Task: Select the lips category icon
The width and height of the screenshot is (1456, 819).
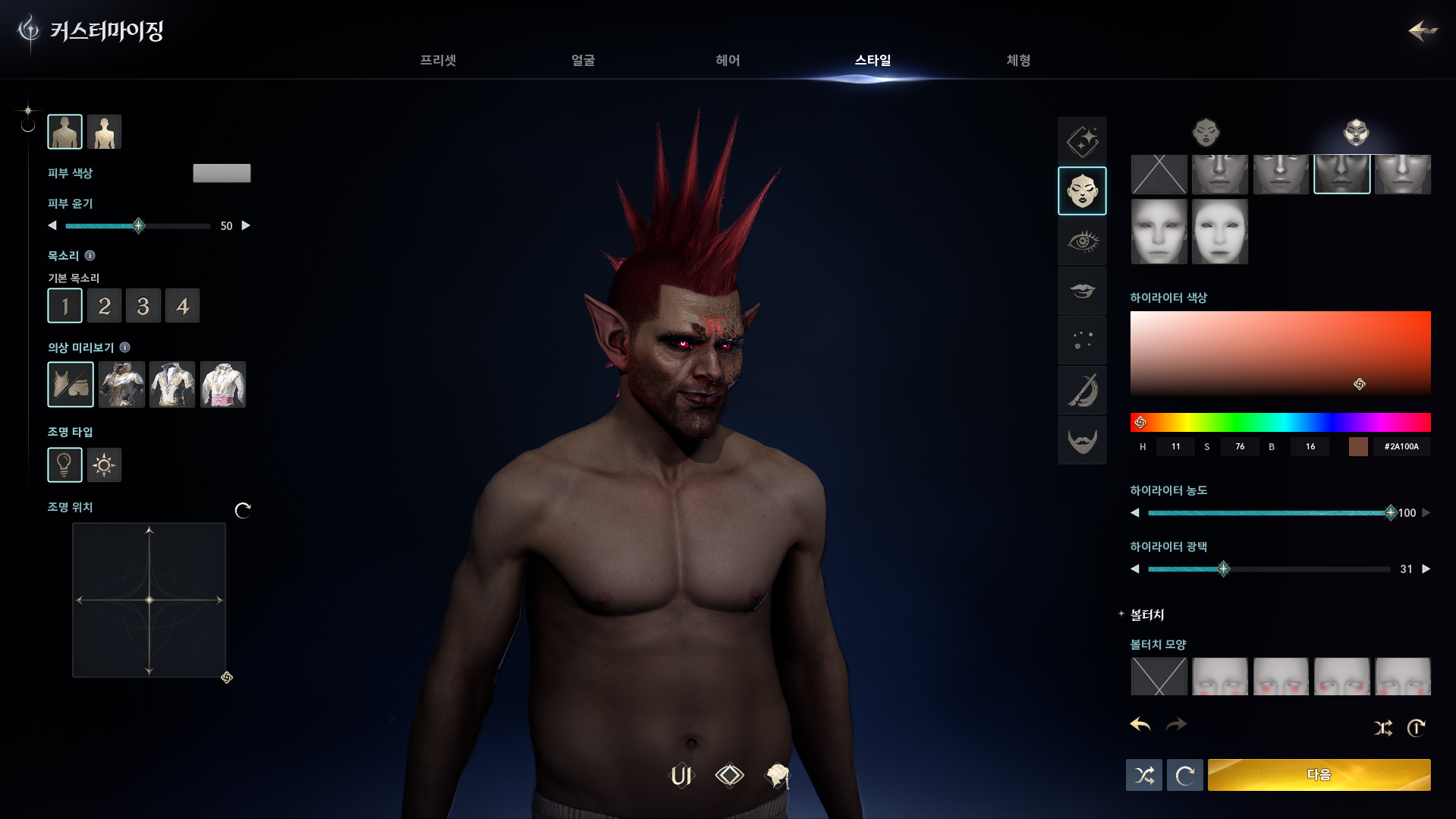Action: (x=1082, y=291)
